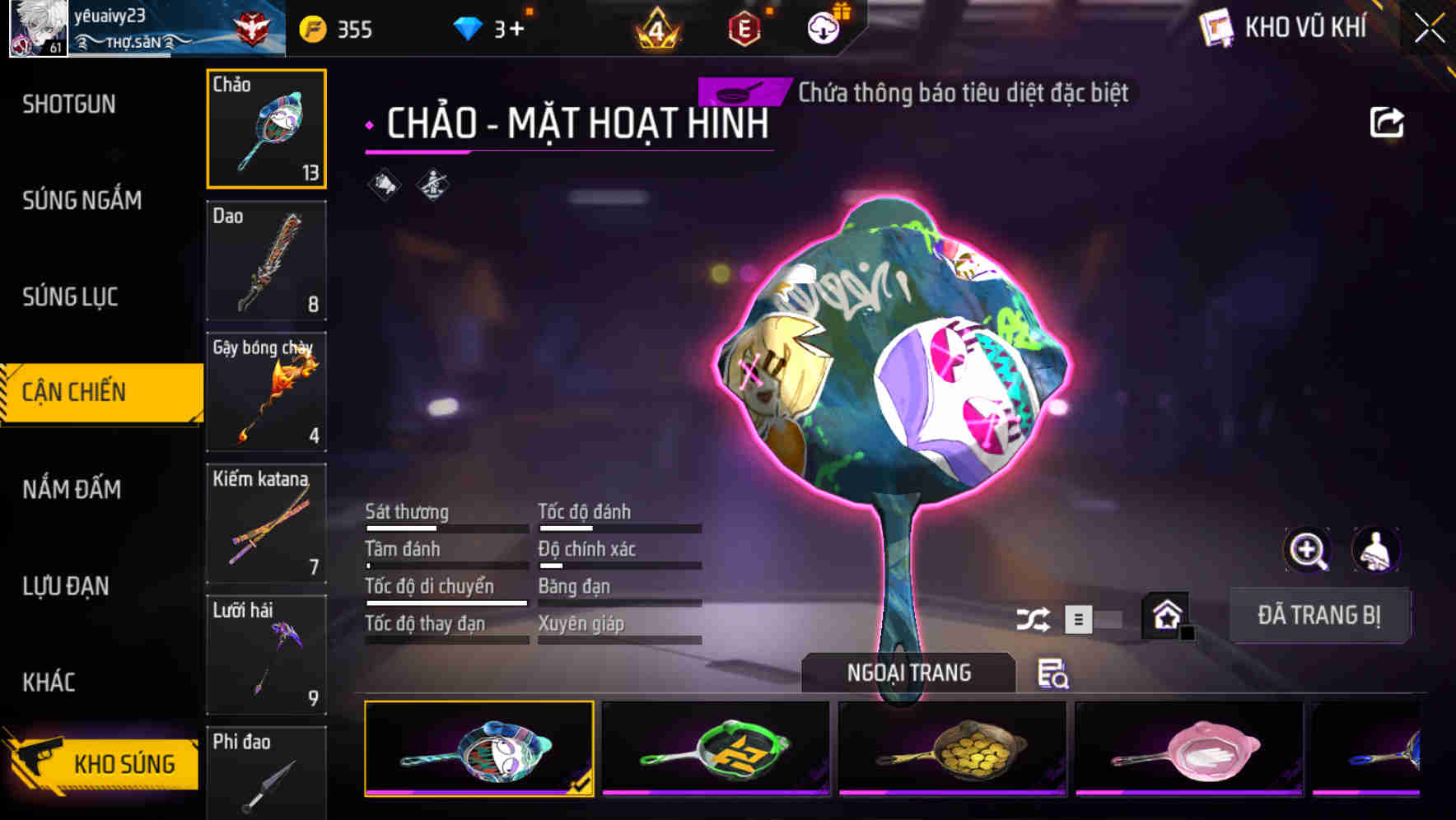Click the cloud gift download icon
1456x820 pixels.
824,28
